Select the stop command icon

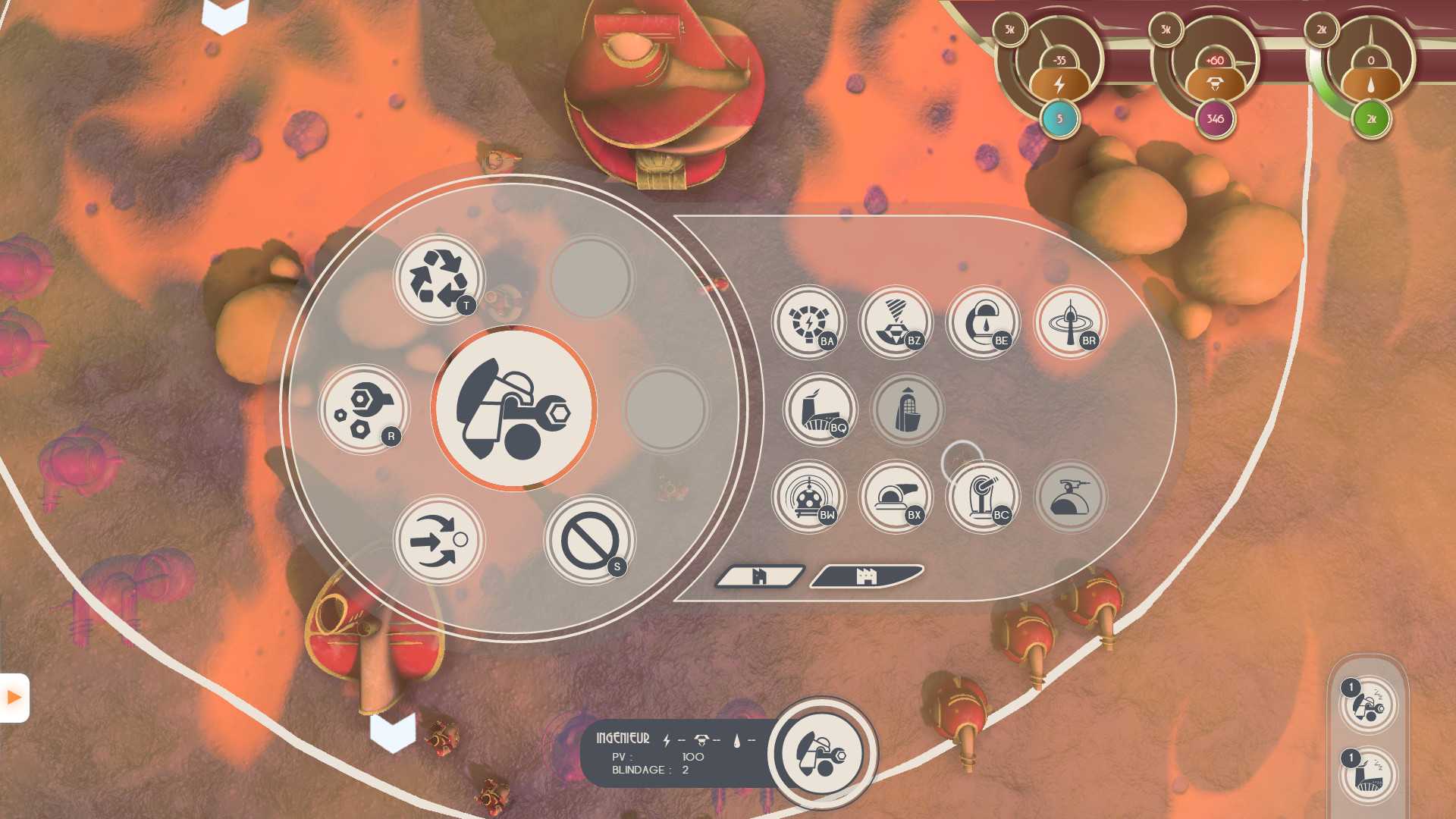pos(589,540)
